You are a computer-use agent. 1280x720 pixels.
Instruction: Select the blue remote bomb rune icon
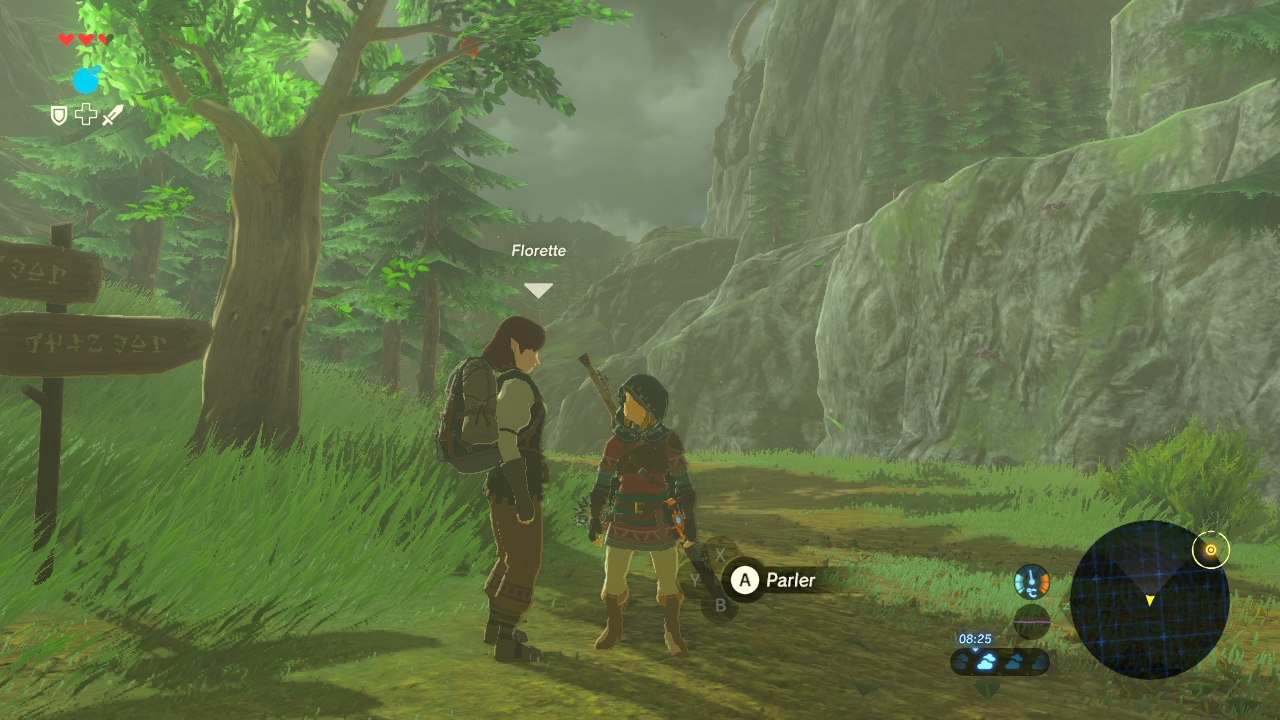click(86, 80)
